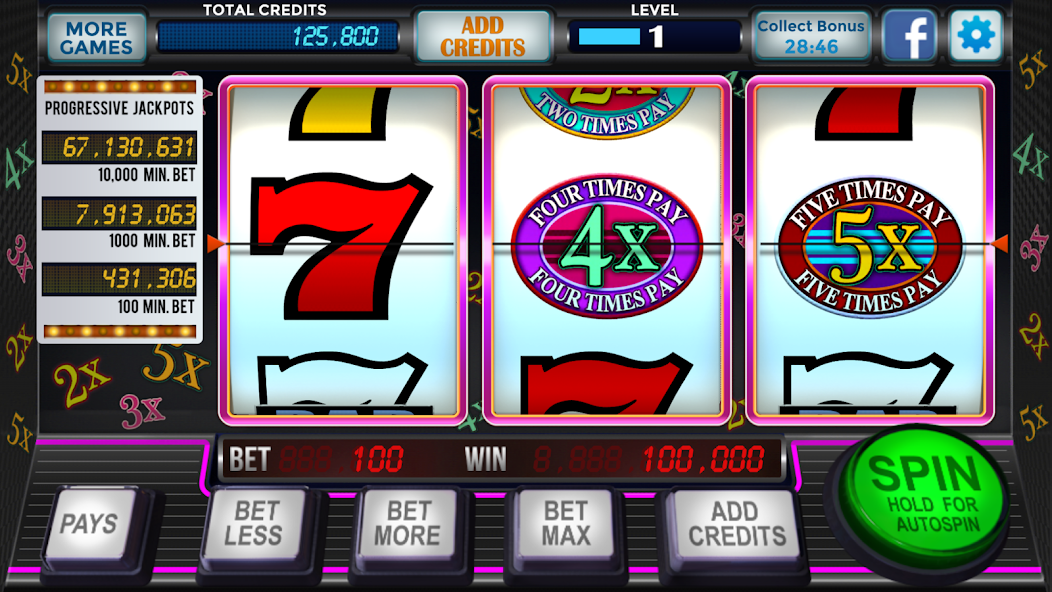Show the Pays table
The height and width of the screenshot is (592, 1052).
pyautogui.click(x=89, y=523)
